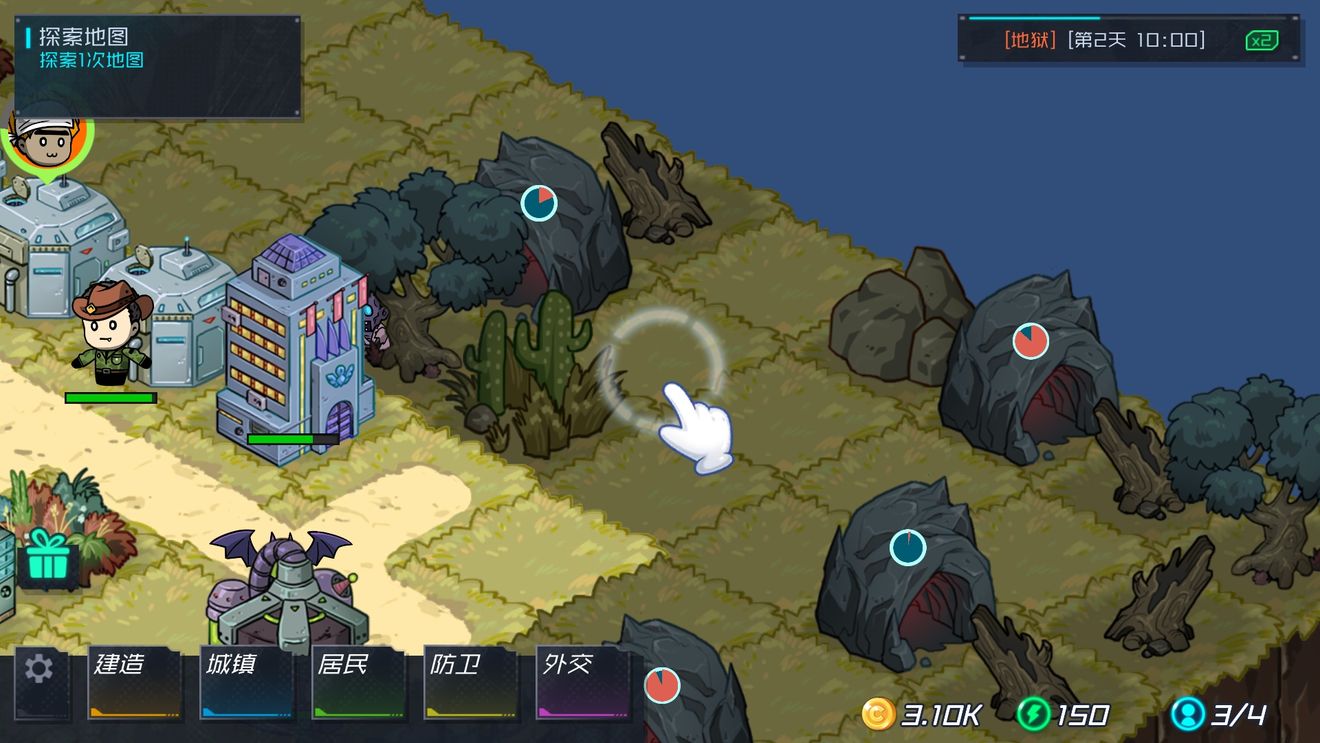This screenshot has height=743, width=1320.
Task: Open the 外交 diplomacy menu
Action: click(583, 682)
